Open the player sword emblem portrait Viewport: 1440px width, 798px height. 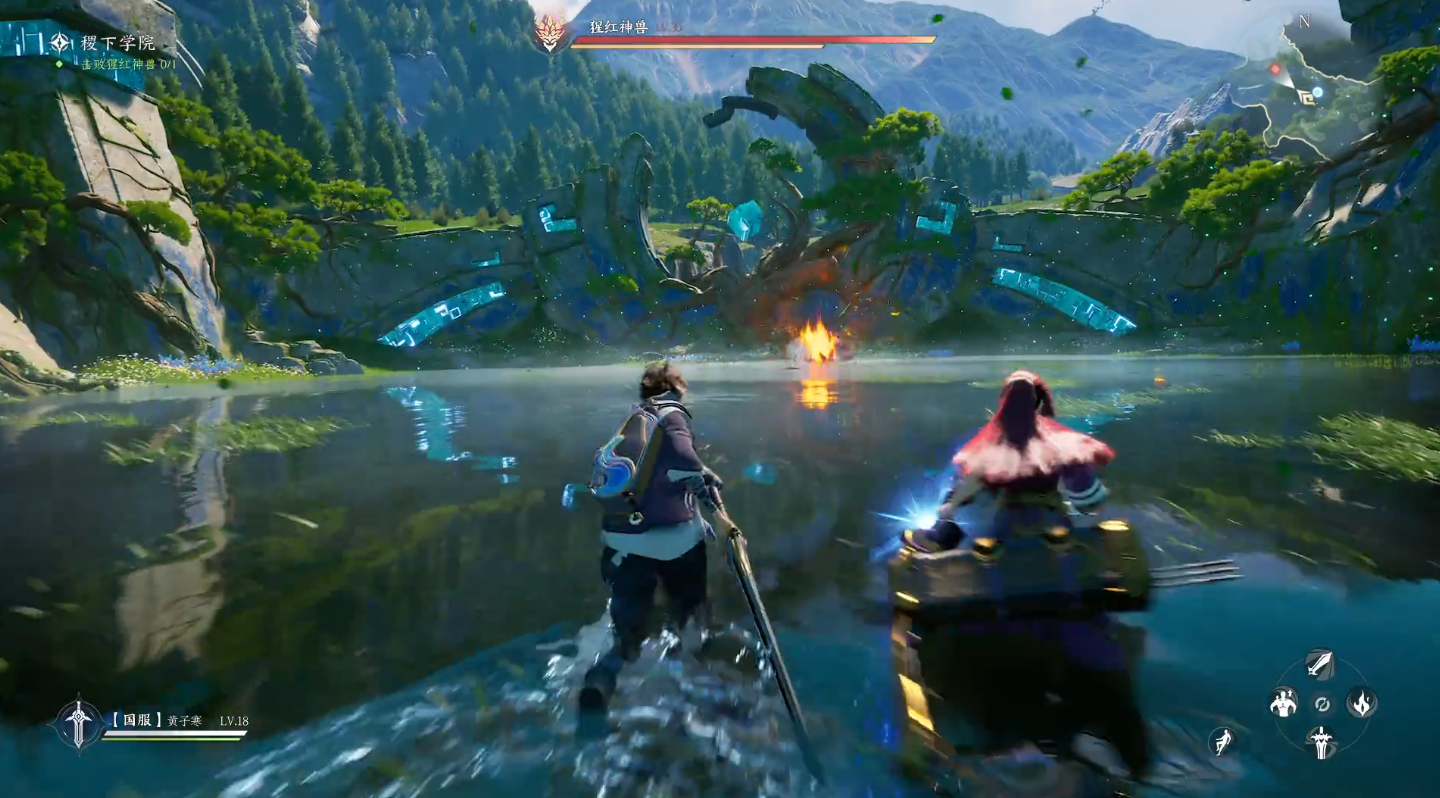tap(78, 722)
